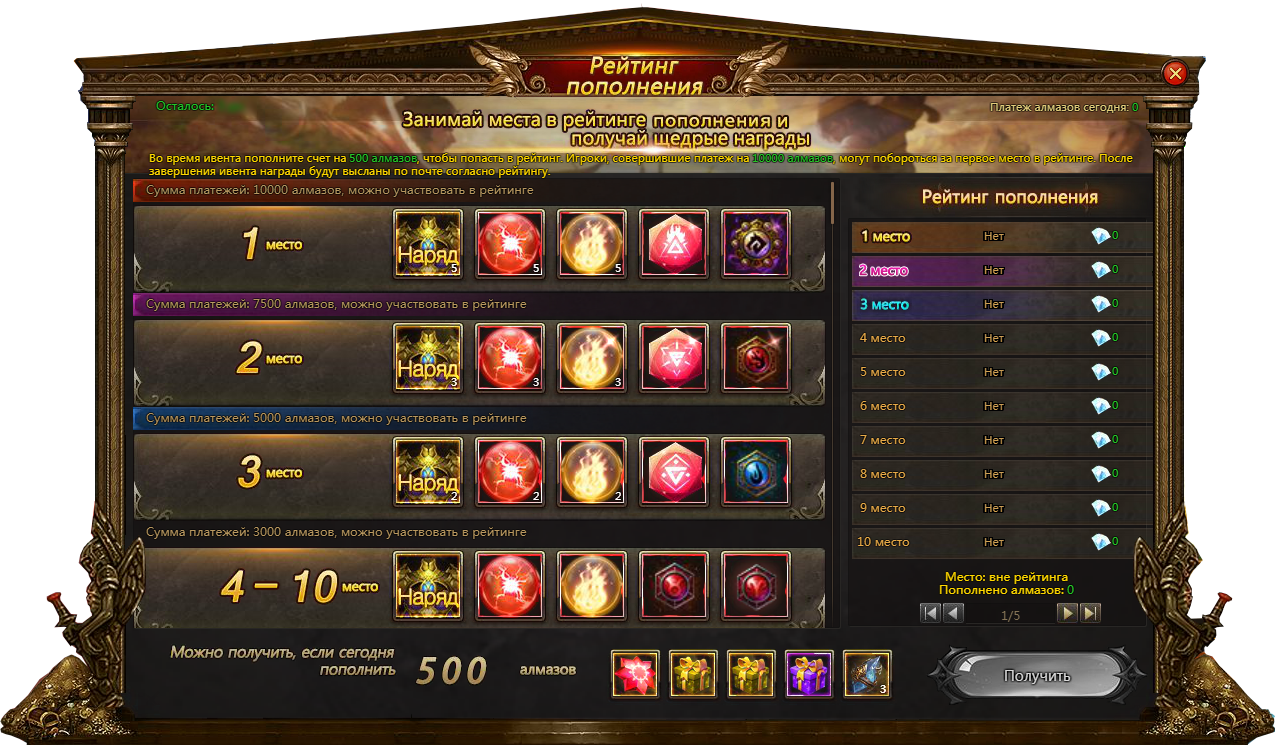Inspect the purple emblem first-place reward

[755, 243]
